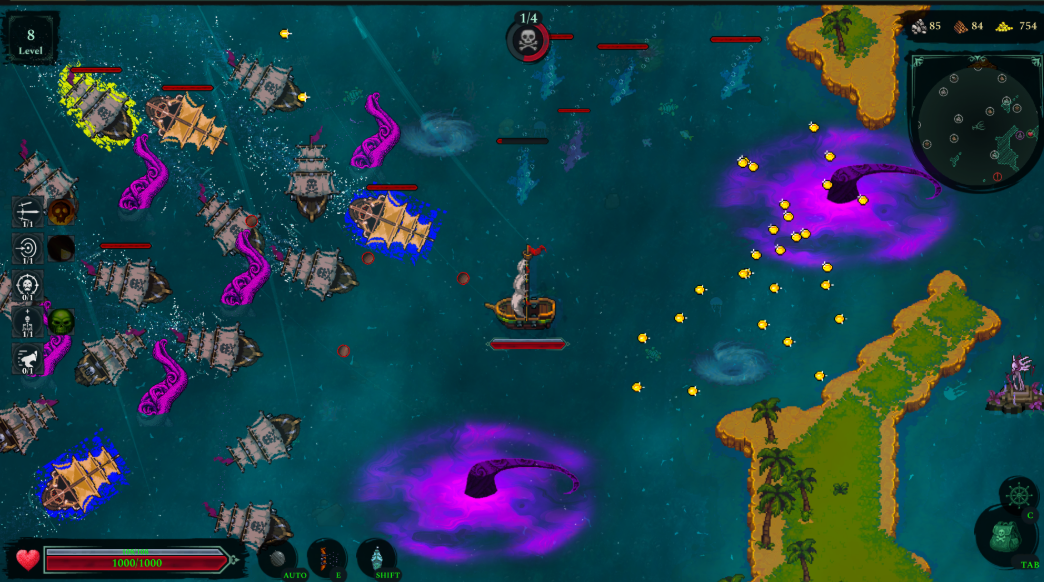The height and width of the screenshot is (582, 1044).
Task: Use the orange broadside cannon ability
Action: click(326, 556)
